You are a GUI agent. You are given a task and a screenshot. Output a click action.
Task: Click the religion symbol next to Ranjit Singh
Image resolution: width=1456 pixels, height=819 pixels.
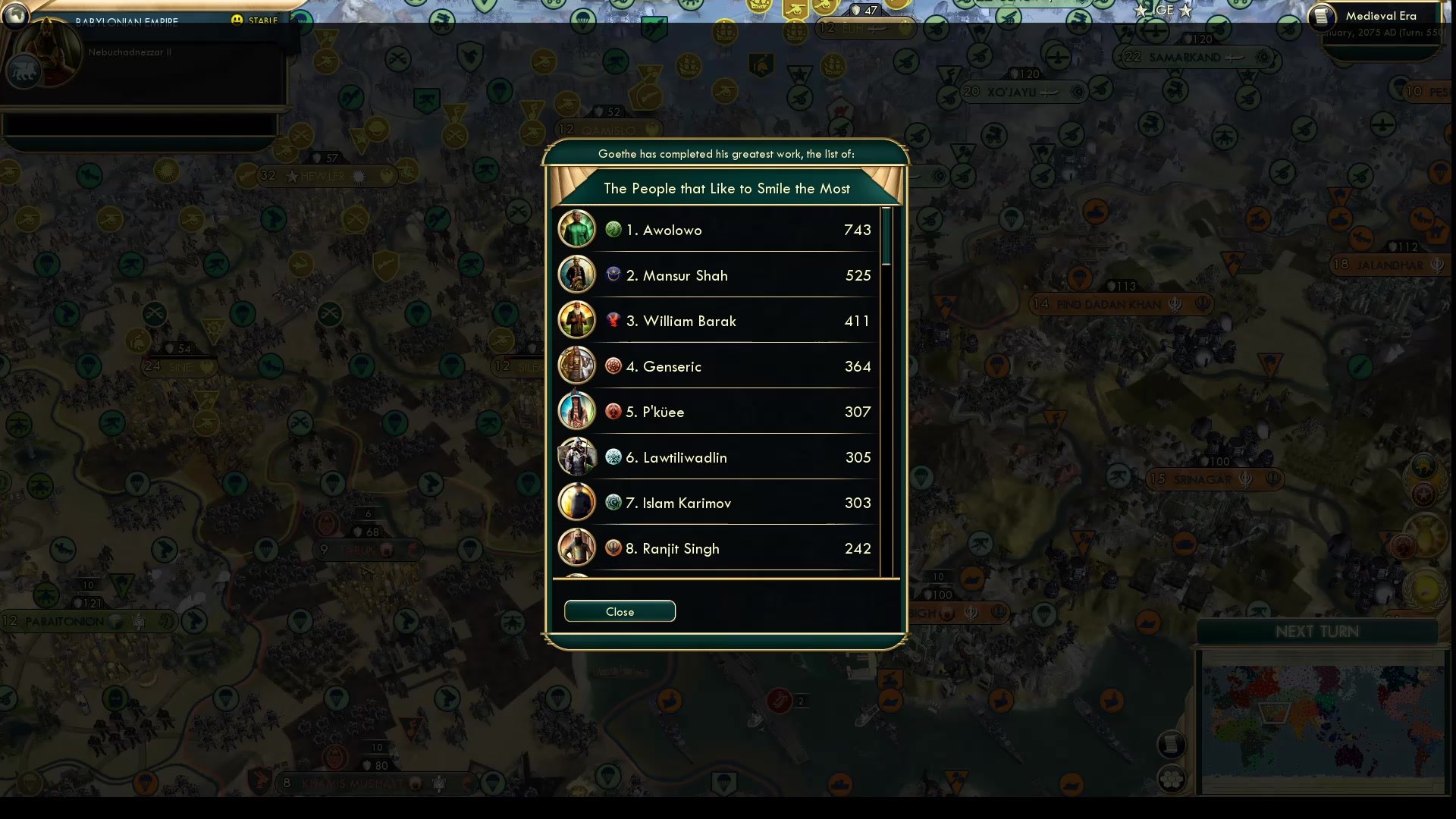coord(613,548)
